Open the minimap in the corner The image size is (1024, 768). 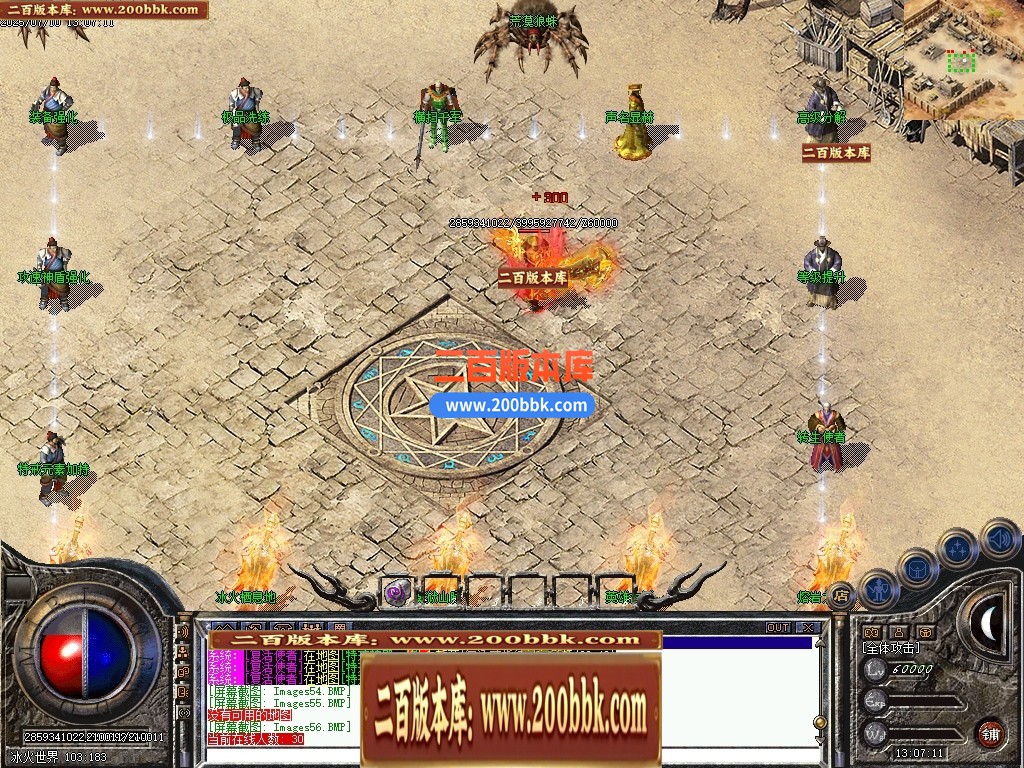pos(964,60)
